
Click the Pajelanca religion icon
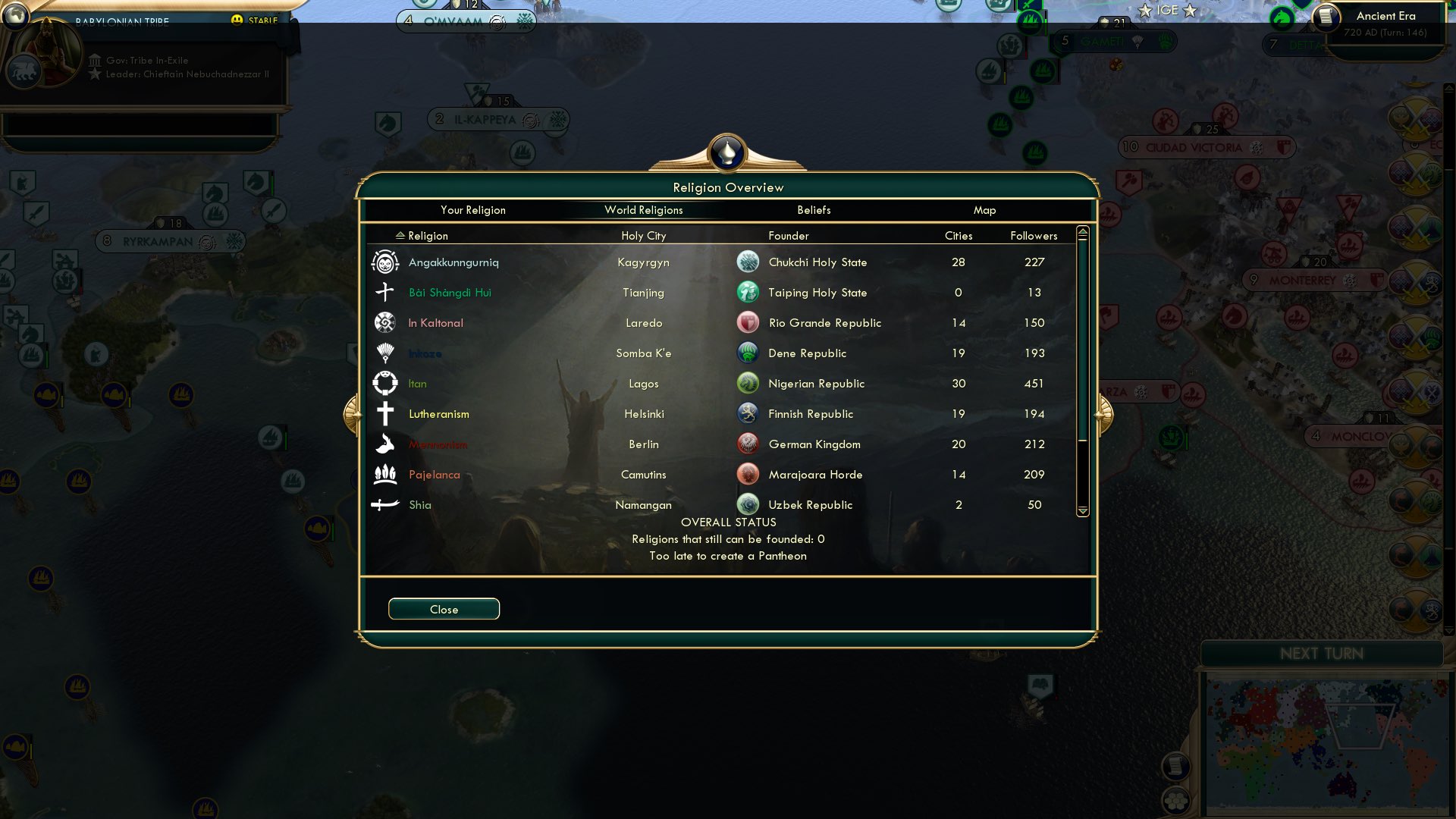(x=385, y=474)
